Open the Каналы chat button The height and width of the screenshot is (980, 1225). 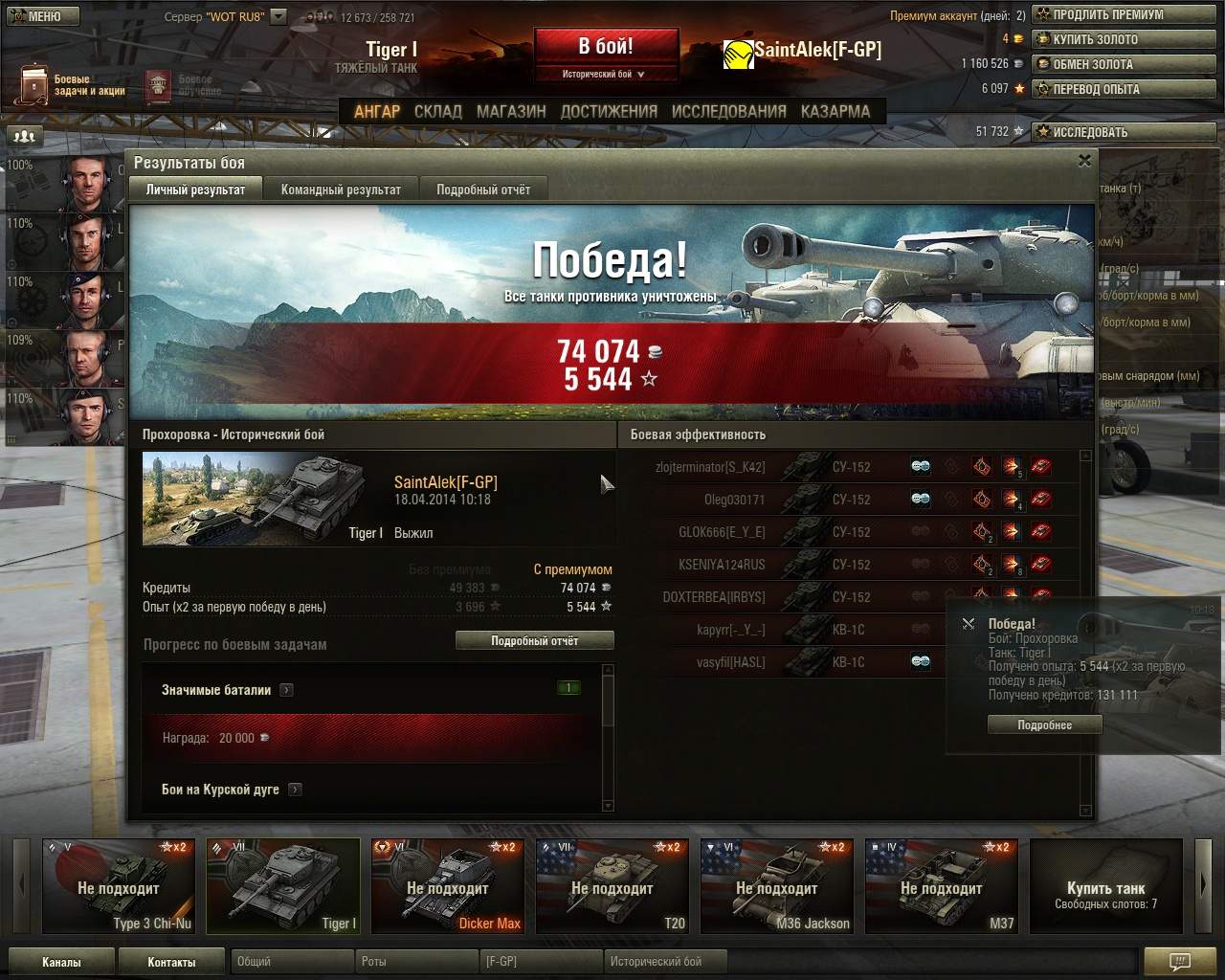[x=61, y=962]
